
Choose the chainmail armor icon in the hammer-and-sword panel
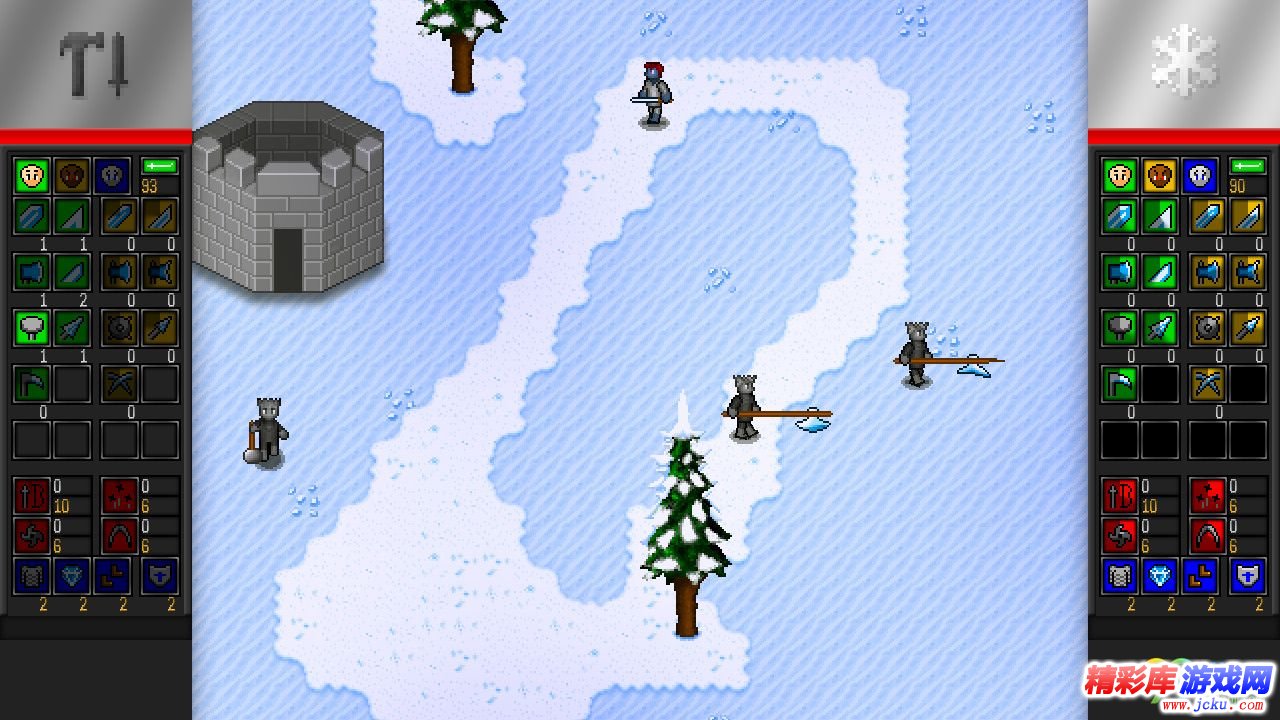pos(31,576)
